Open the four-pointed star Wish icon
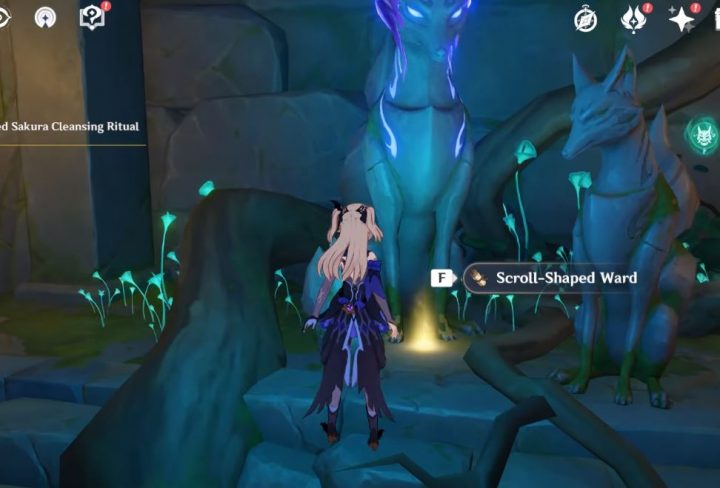This screenshot has height=488, width=720. pyautogui.click(x=682, y=18)
